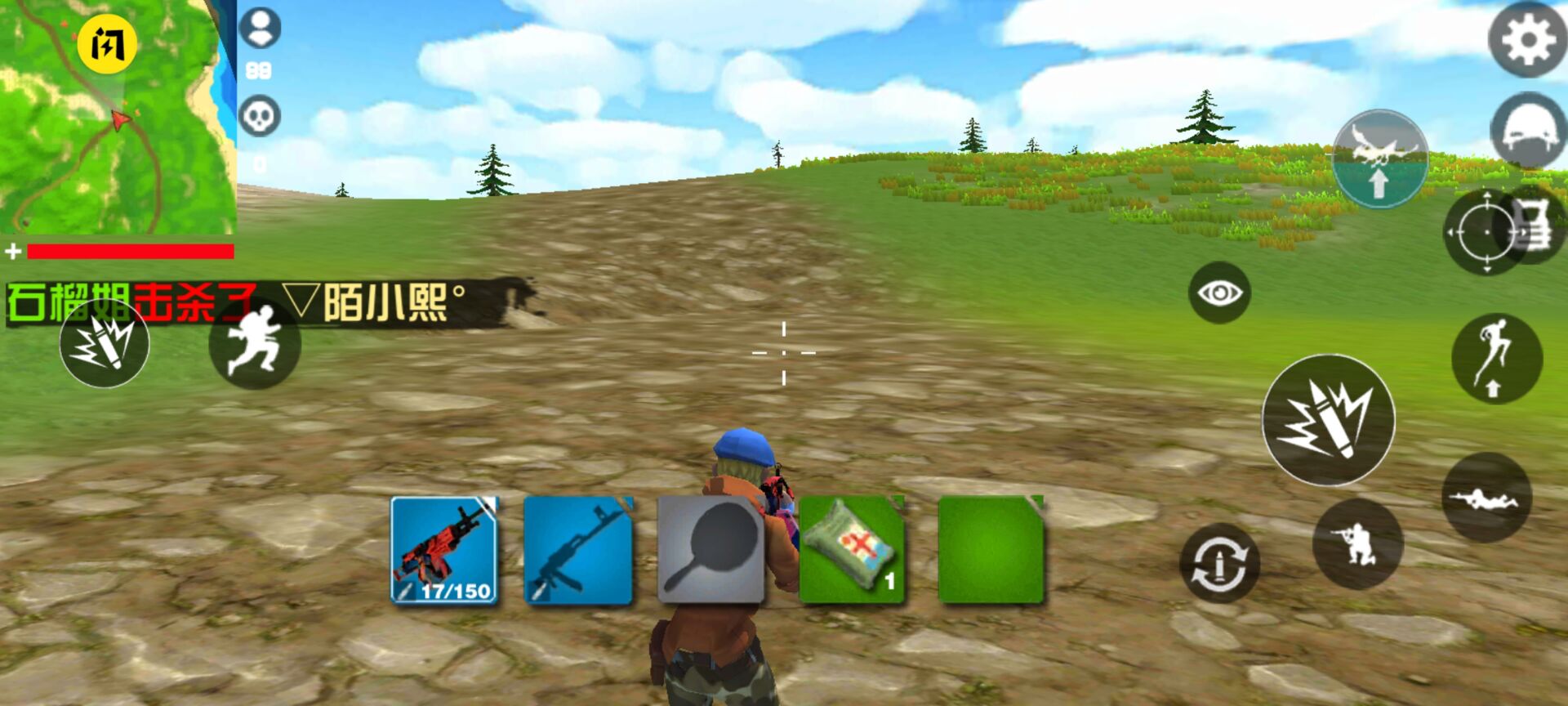The image size is (1568, 706).
Task: Toggle the crouch stance button
Action: [x=1357, y=543]
